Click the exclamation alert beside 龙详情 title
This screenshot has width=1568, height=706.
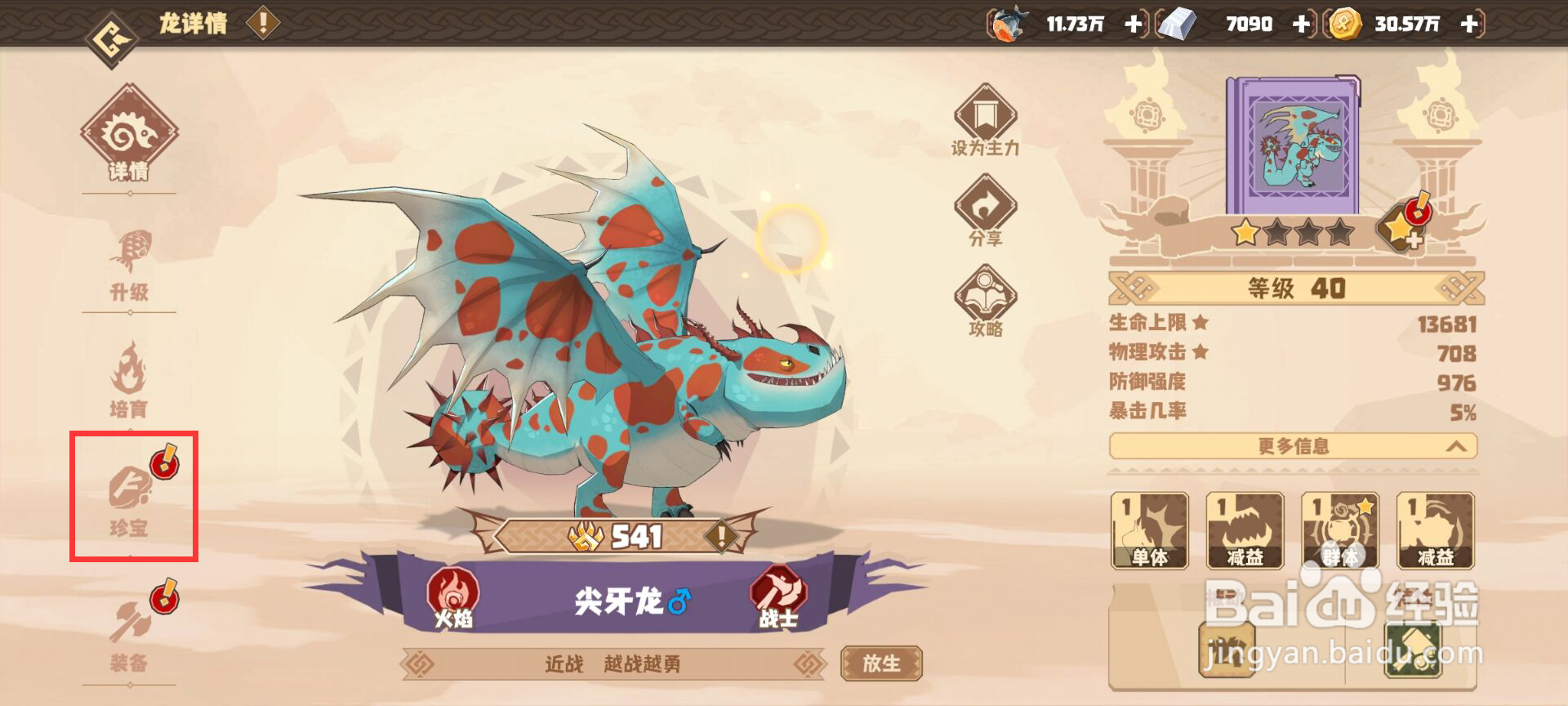point(261,22)
